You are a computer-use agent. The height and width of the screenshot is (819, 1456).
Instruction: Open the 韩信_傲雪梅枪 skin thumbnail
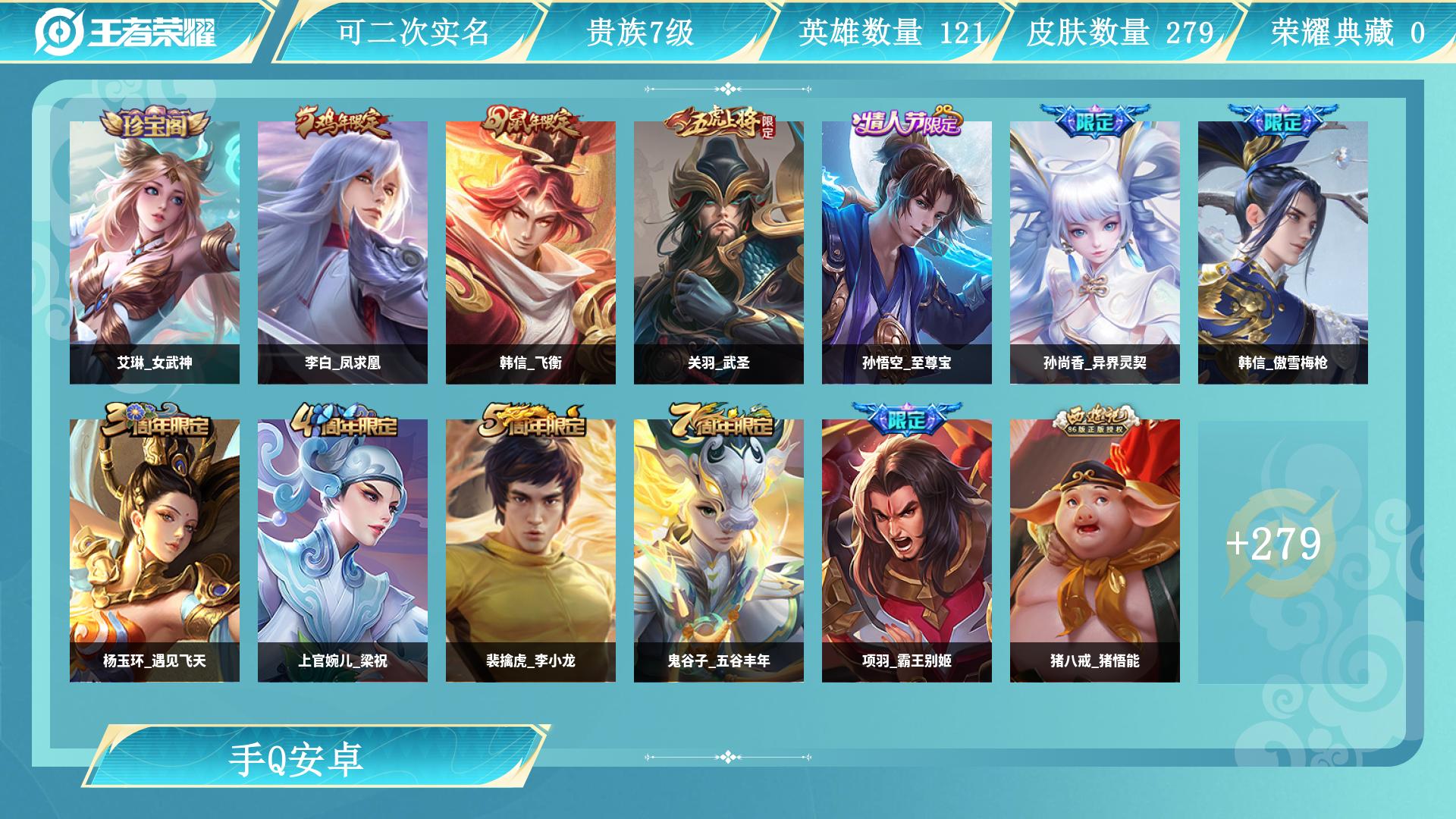pyautogui.click(x=1282, y=250)
